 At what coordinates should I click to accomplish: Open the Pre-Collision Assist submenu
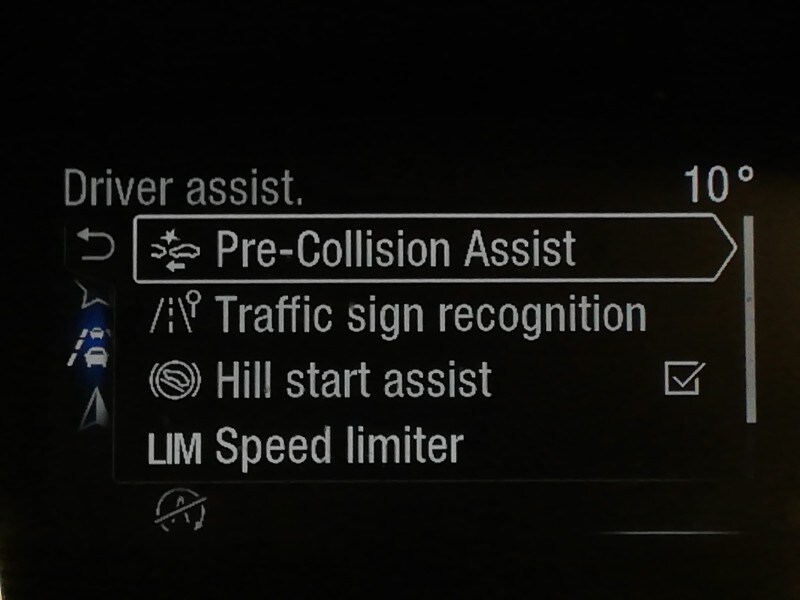(430, 248)
